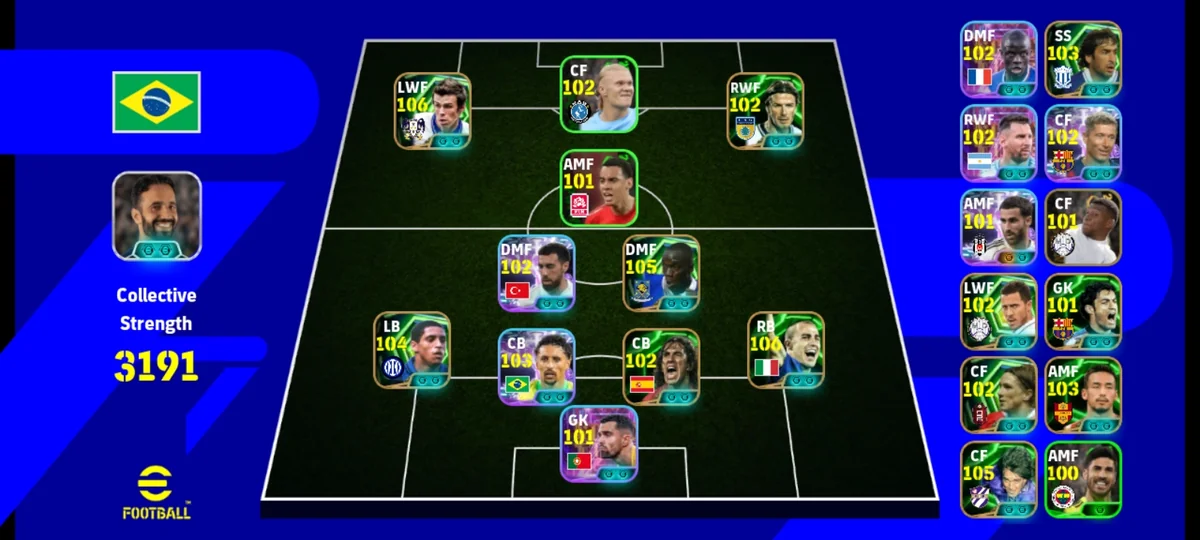
Task: Select the RB 106 card with Italy flag
Action: (786, 350)
